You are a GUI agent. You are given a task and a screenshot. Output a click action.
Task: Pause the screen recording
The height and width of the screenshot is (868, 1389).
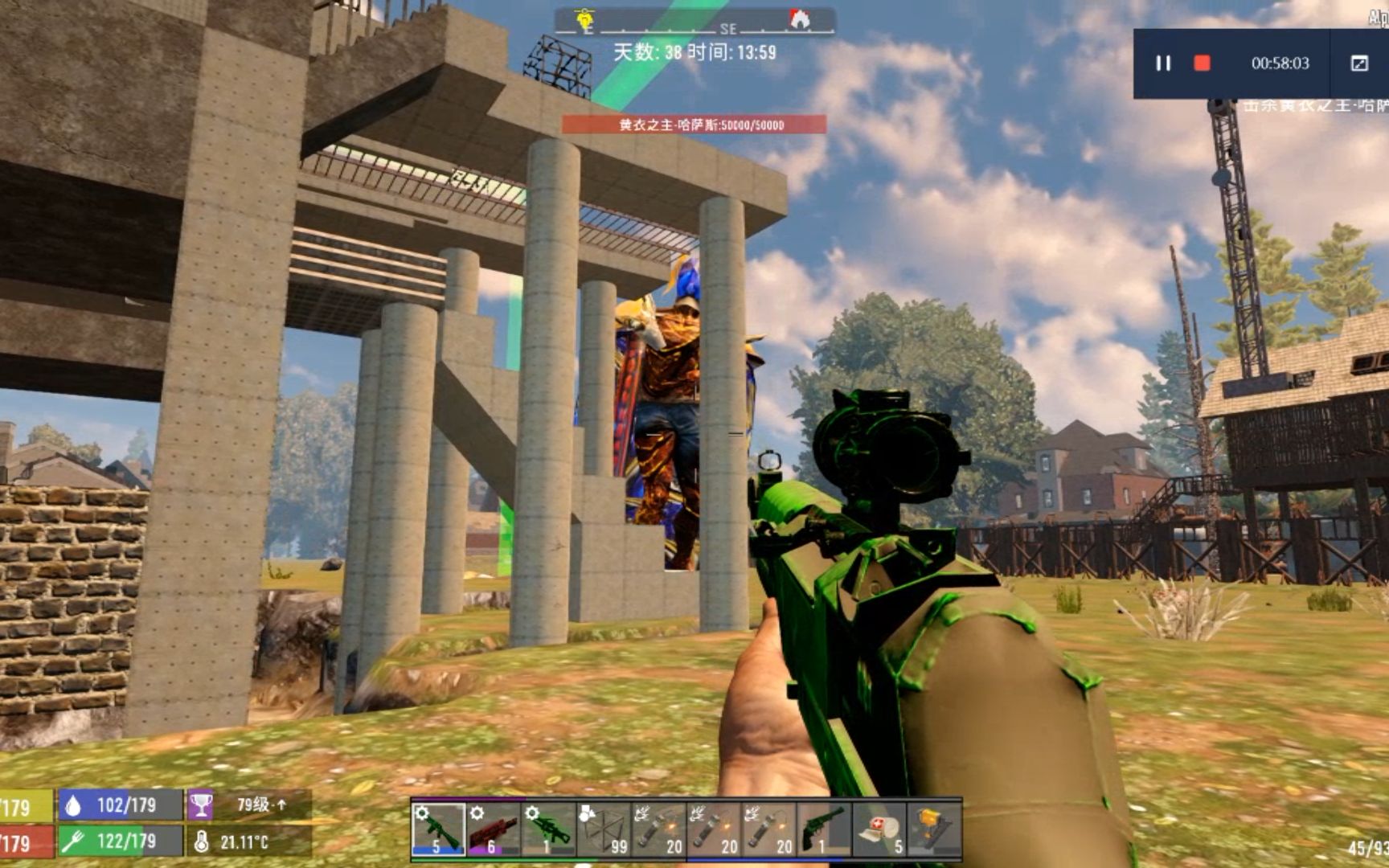click(1163, 63)
